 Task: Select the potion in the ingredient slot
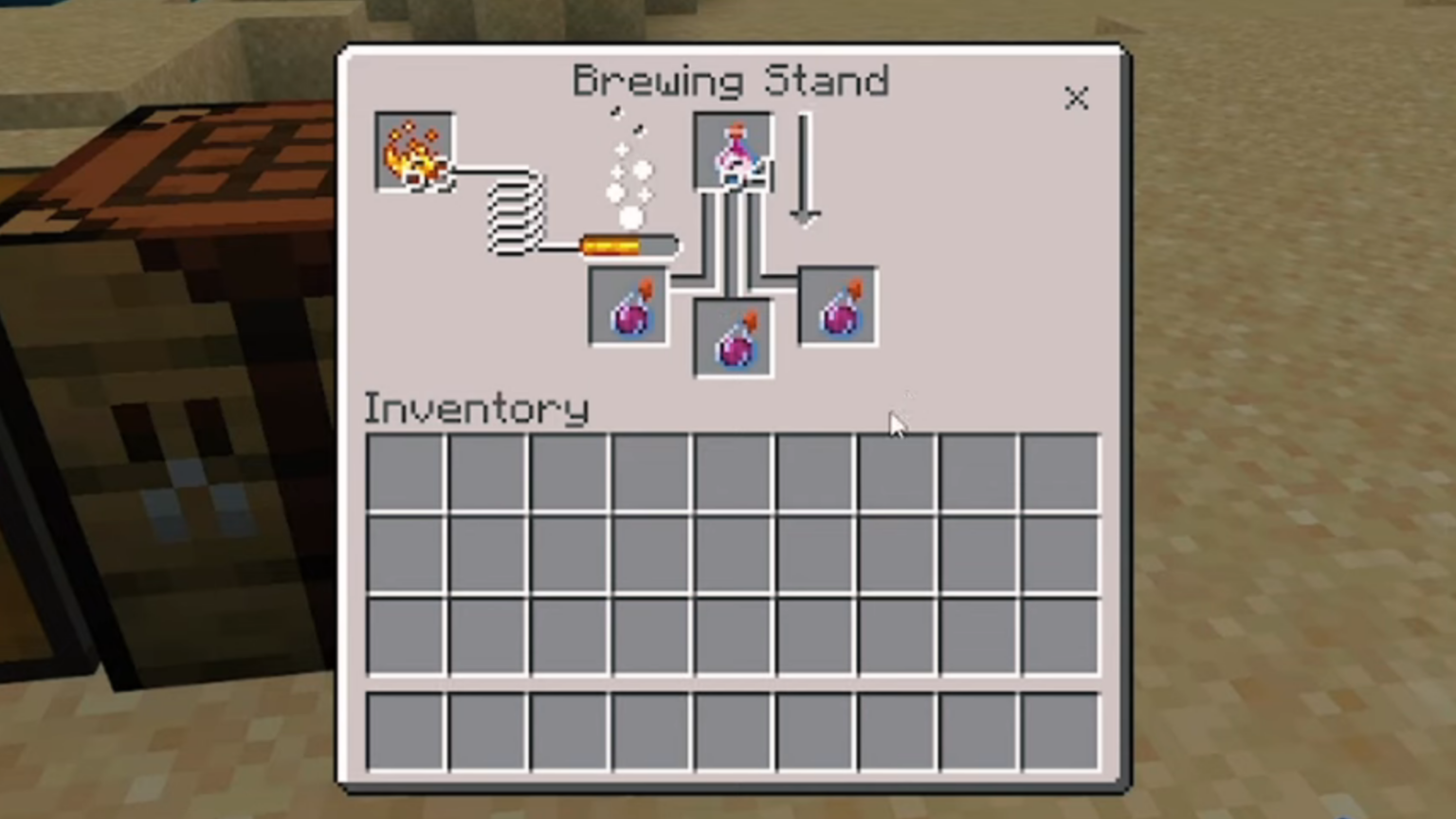(x=733, y=152)
